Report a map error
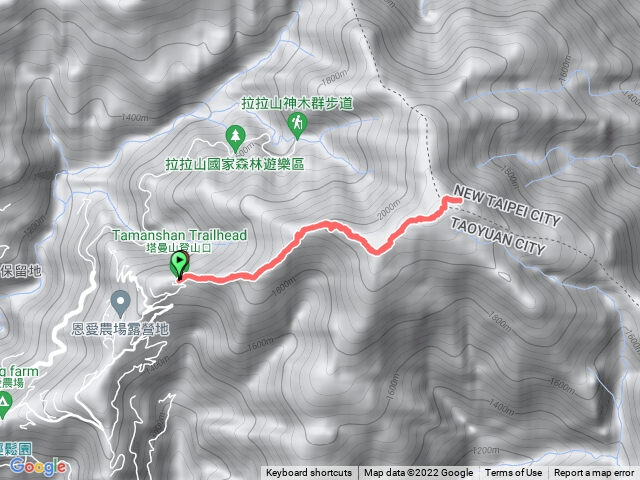Screen dimensions: 640x480 pyautogui.click(x=595, y=473)
